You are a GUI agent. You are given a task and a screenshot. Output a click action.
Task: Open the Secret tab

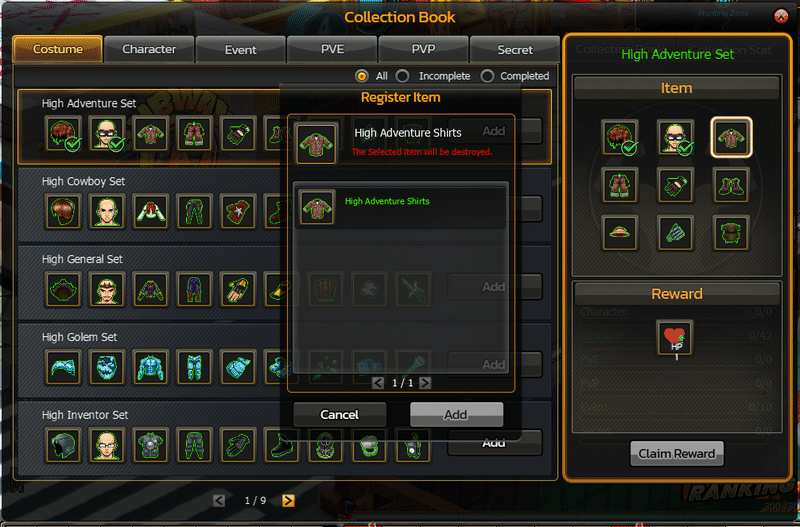tap(515, 49)
